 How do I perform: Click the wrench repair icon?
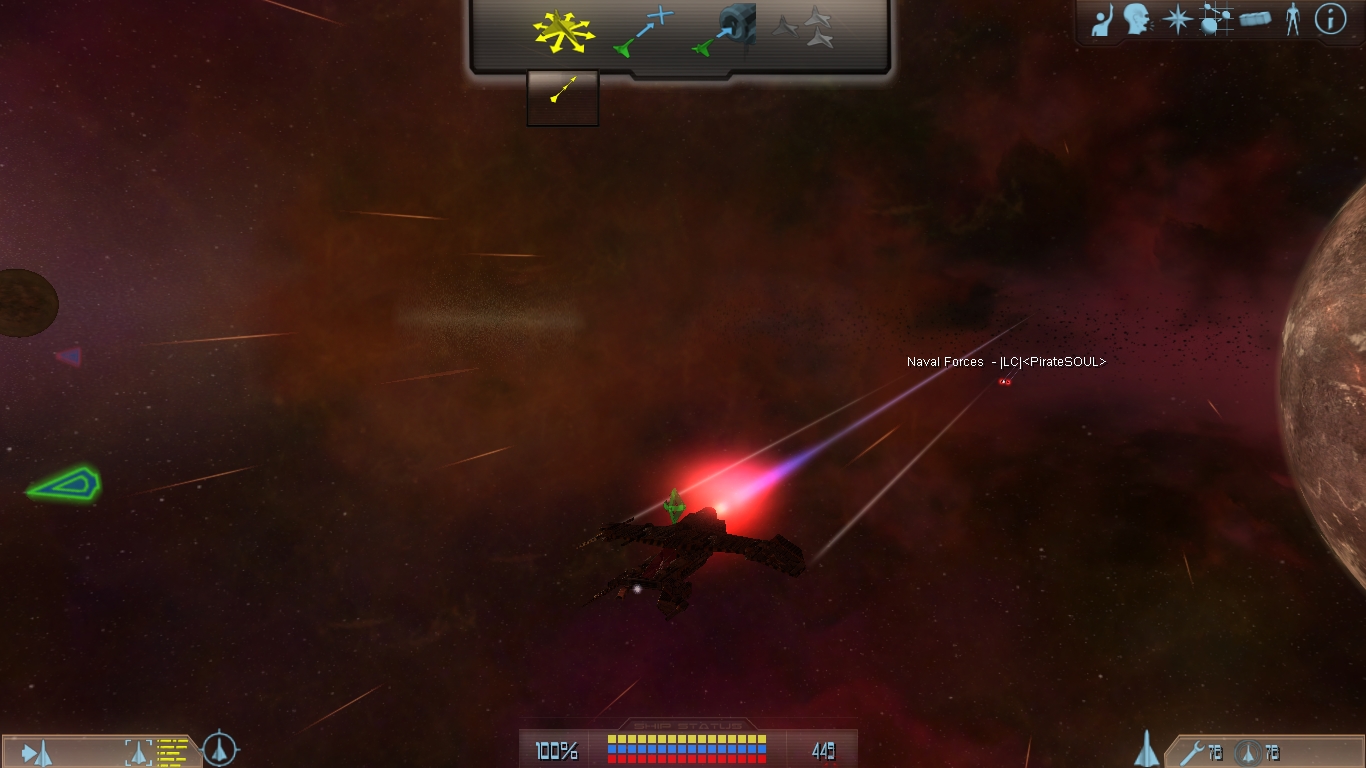point(1192,752)
